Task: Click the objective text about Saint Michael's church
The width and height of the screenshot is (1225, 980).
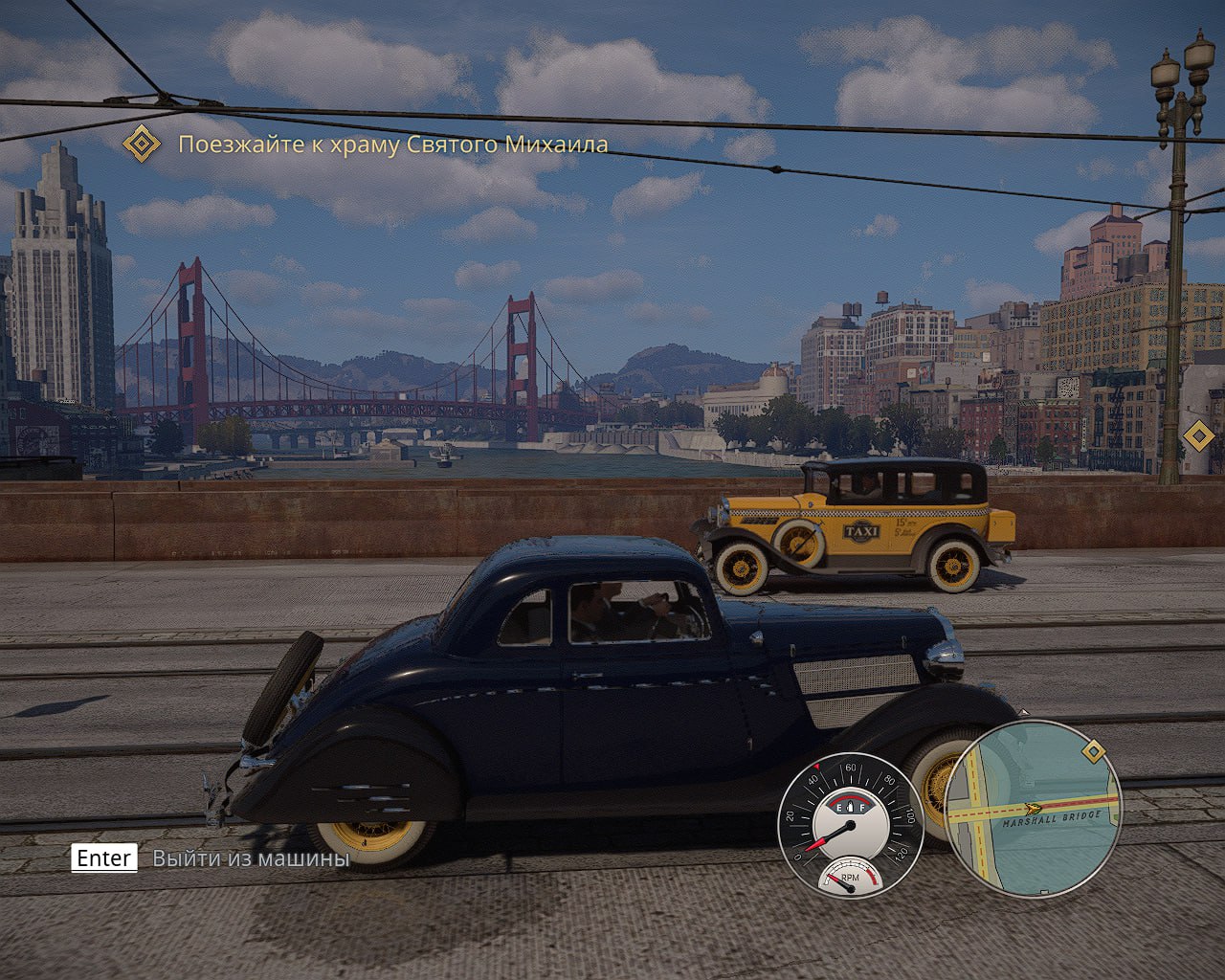Action: [x=393, y=145]
